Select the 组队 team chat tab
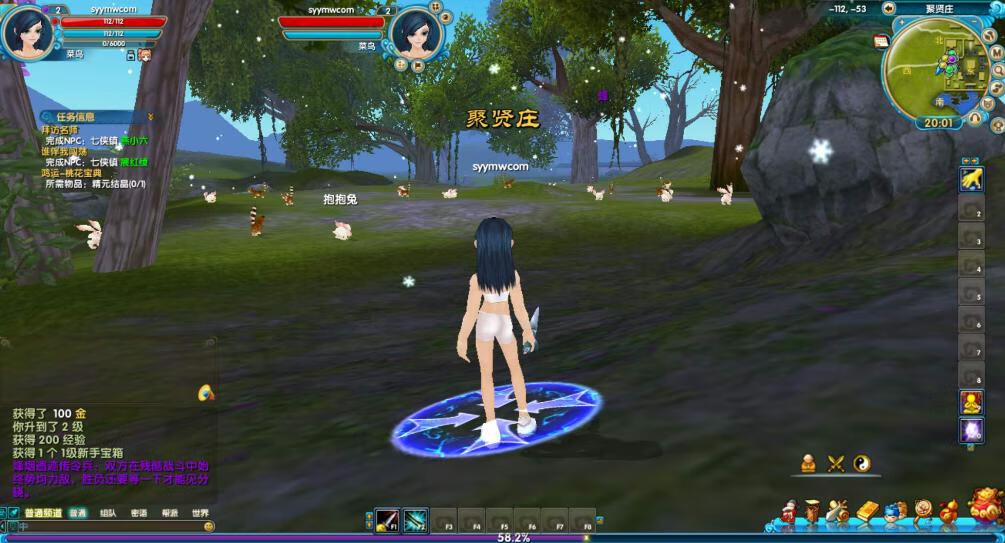The height and width of the screenshot is (543, 1005). pyautogui.click(x=108, y=513)
